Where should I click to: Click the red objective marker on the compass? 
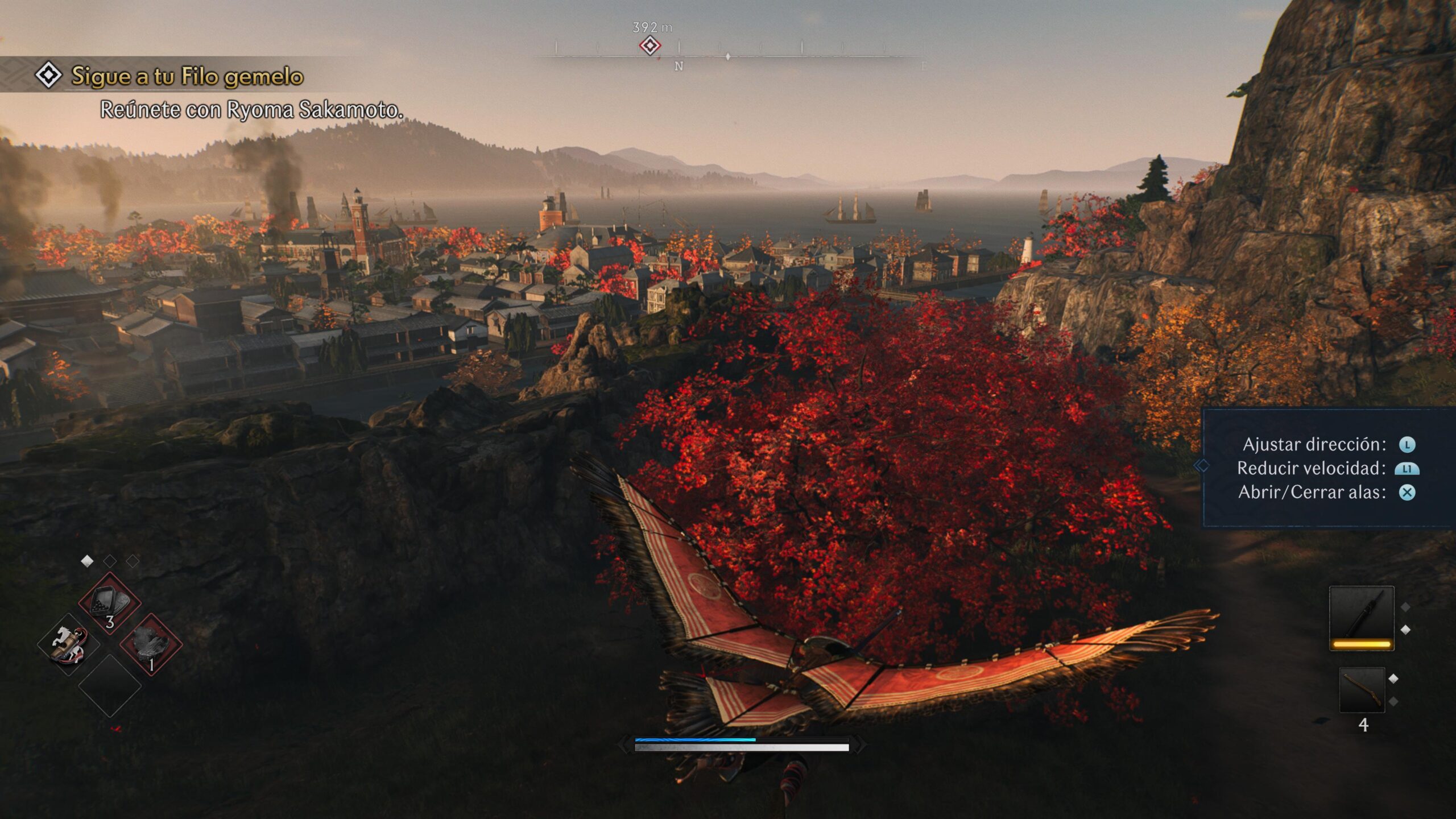[x=650, y=45]
